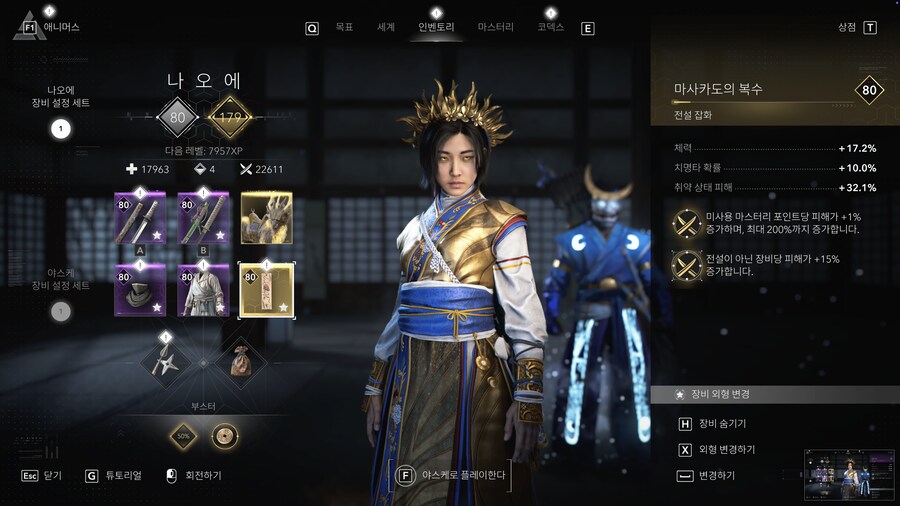Switch to the 목표 (Objectives) tab
This screenshot has width=900, height=506.
344,28
